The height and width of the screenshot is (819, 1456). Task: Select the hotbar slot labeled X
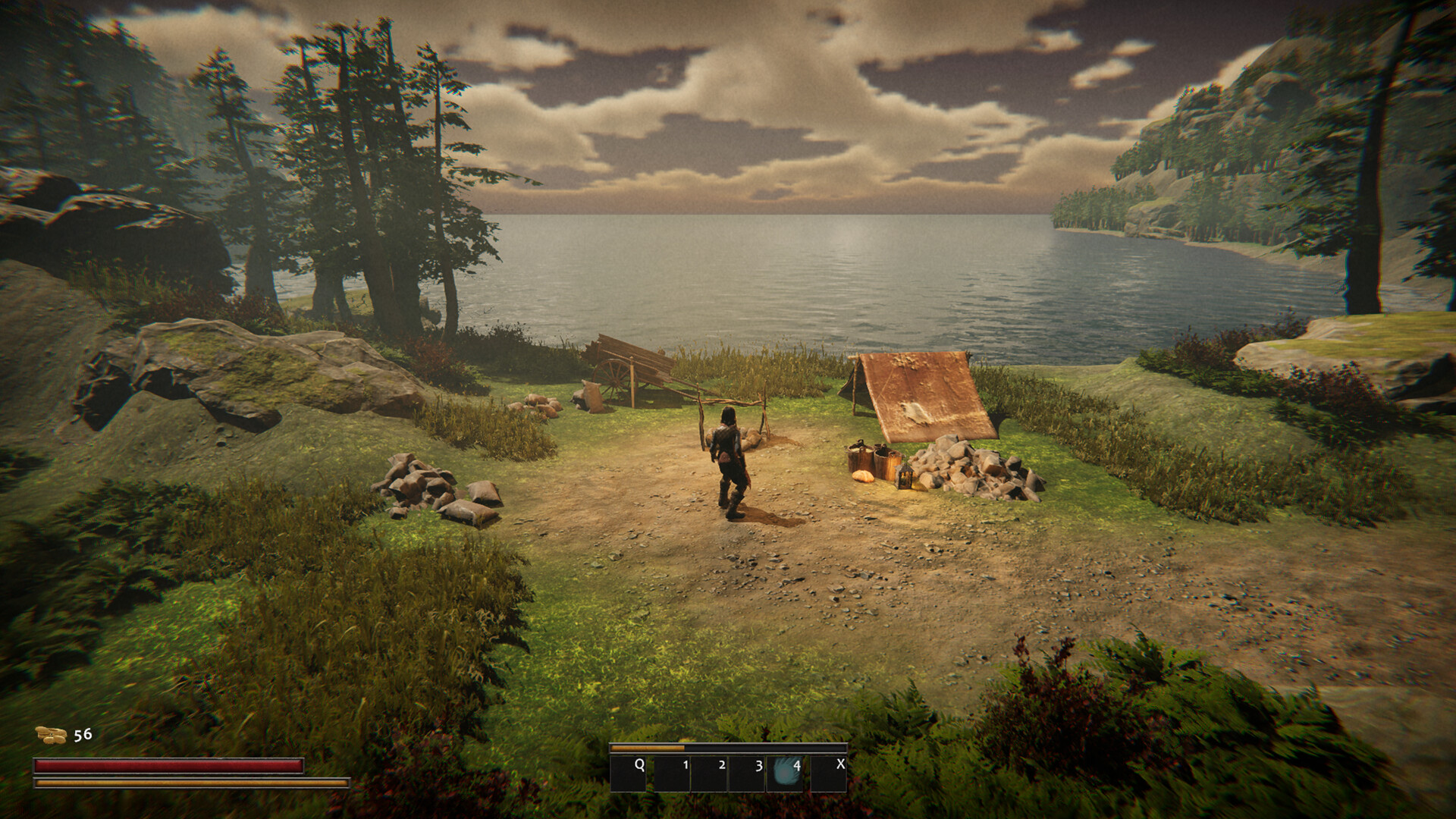[x=829, y=773]
